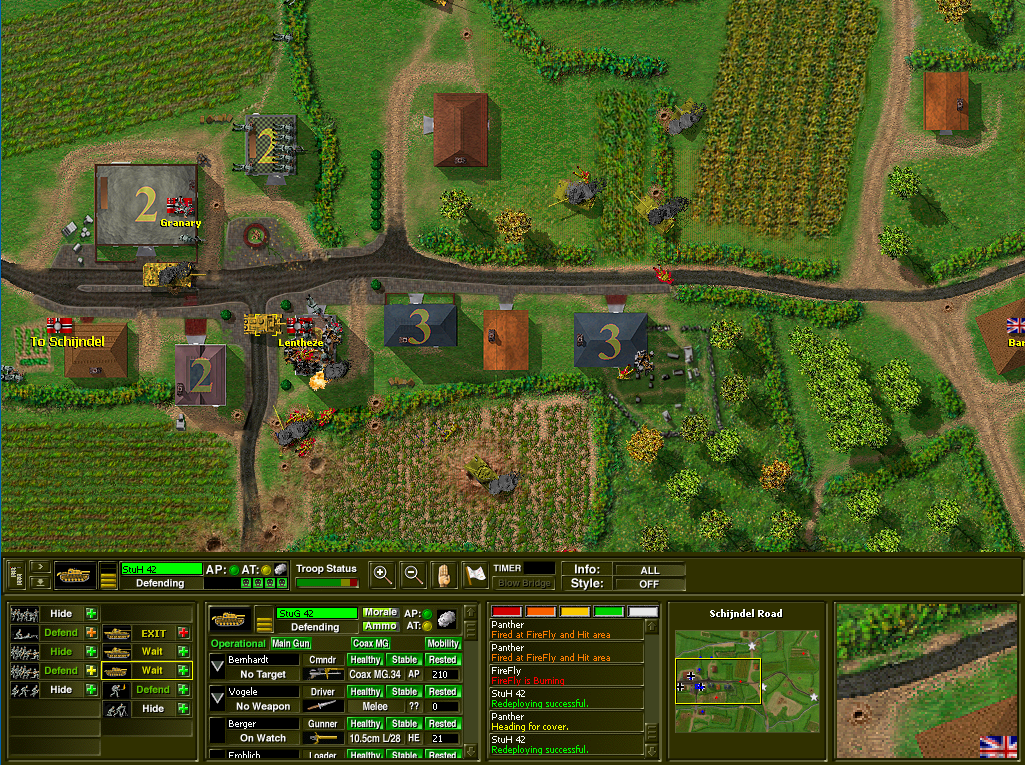The width and height of the screenshot is (1025, 765).
Task: Select the red message filter swatch
Action: [507, 611]
